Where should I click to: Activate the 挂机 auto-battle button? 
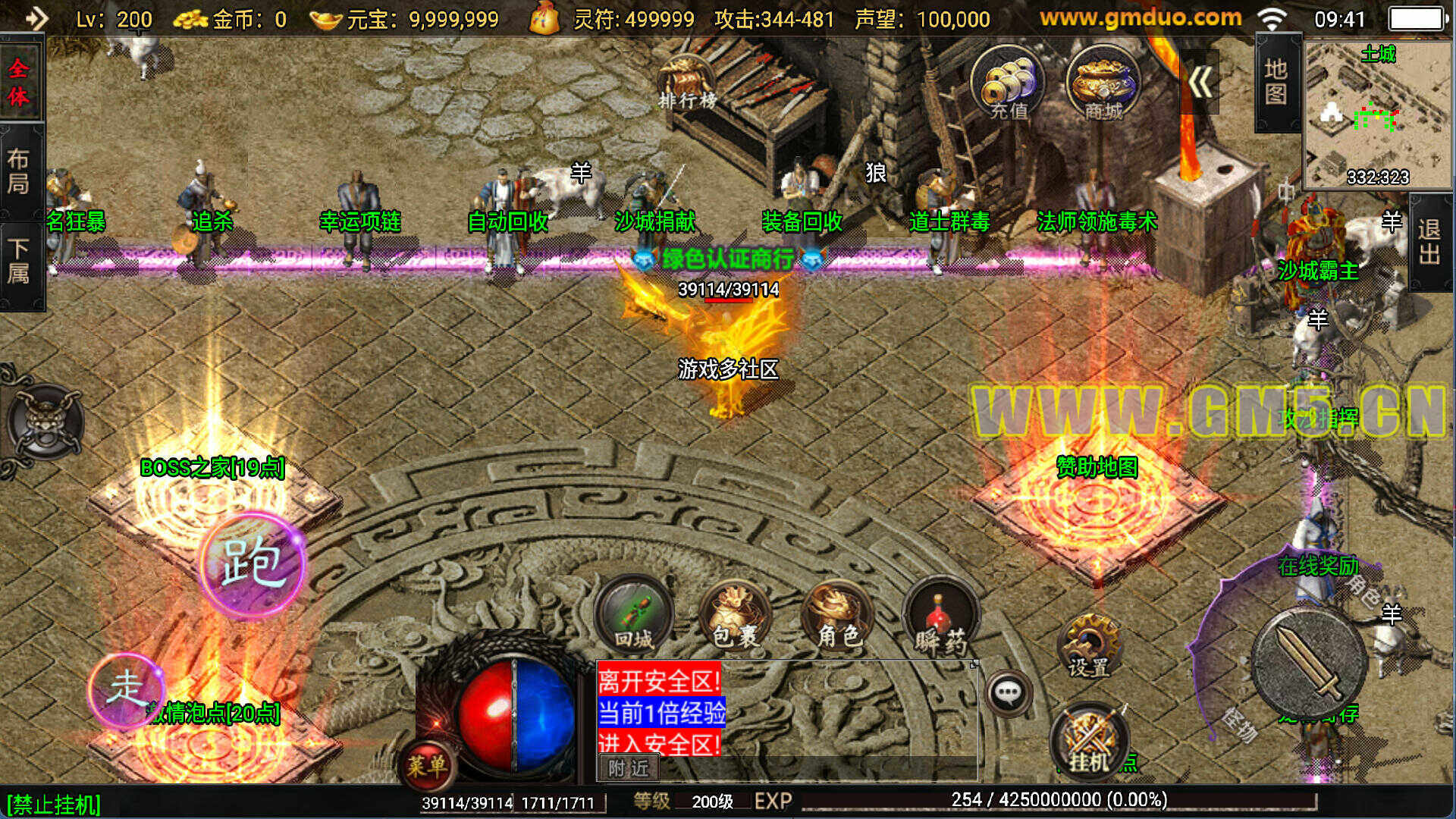(x=1089, y=741)
